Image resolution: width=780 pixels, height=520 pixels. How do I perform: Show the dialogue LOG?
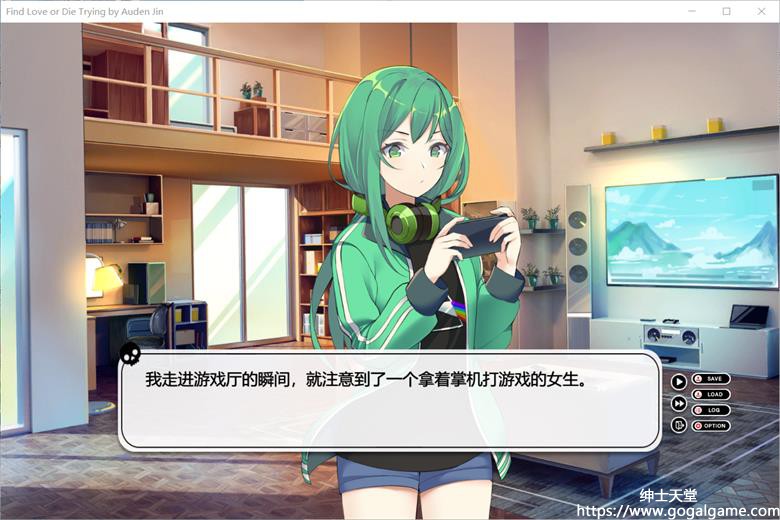click(710, 410)
